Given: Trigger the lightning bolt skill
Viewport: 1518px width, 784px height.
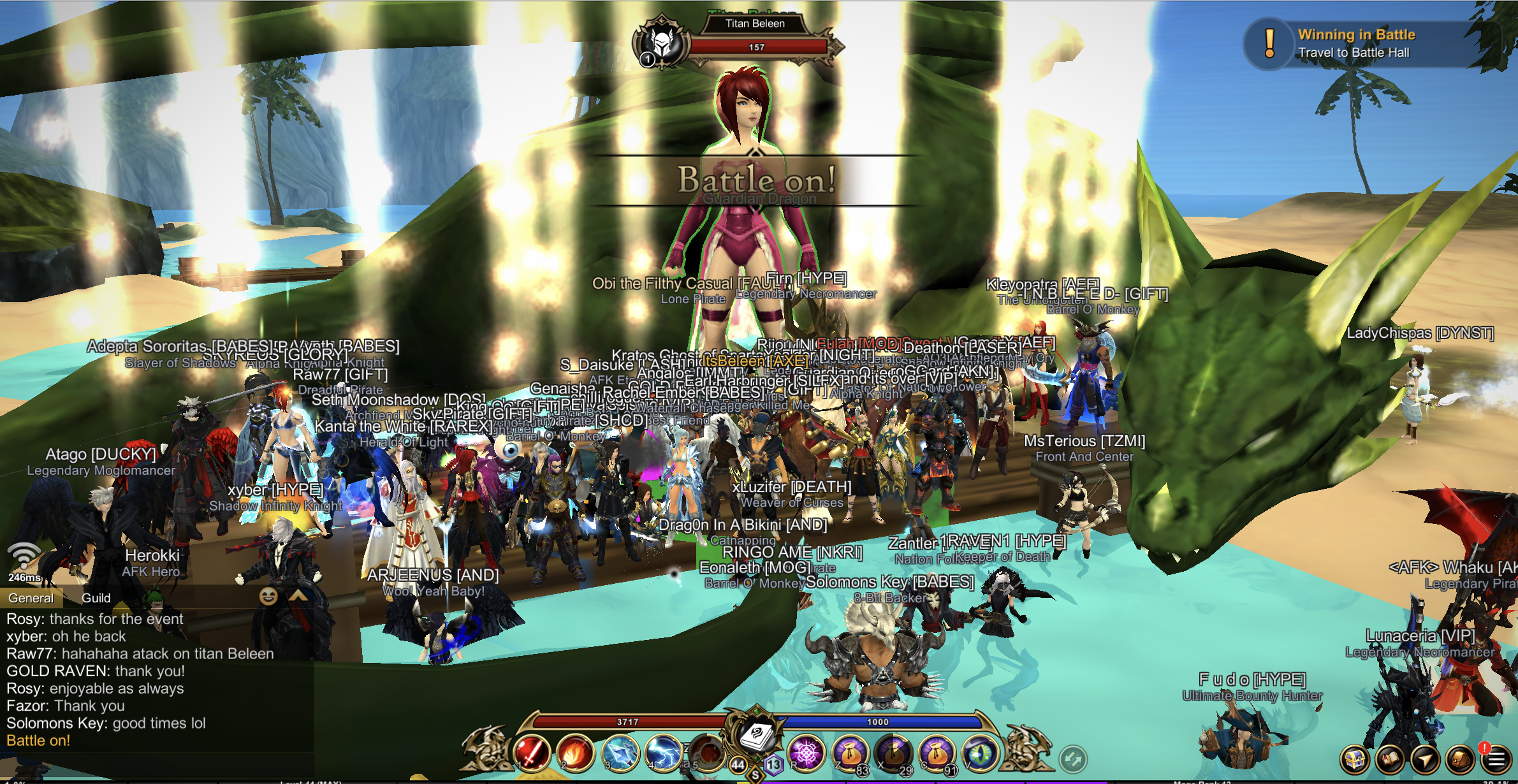Looking at the screenshot, I should tap(663, 752).
